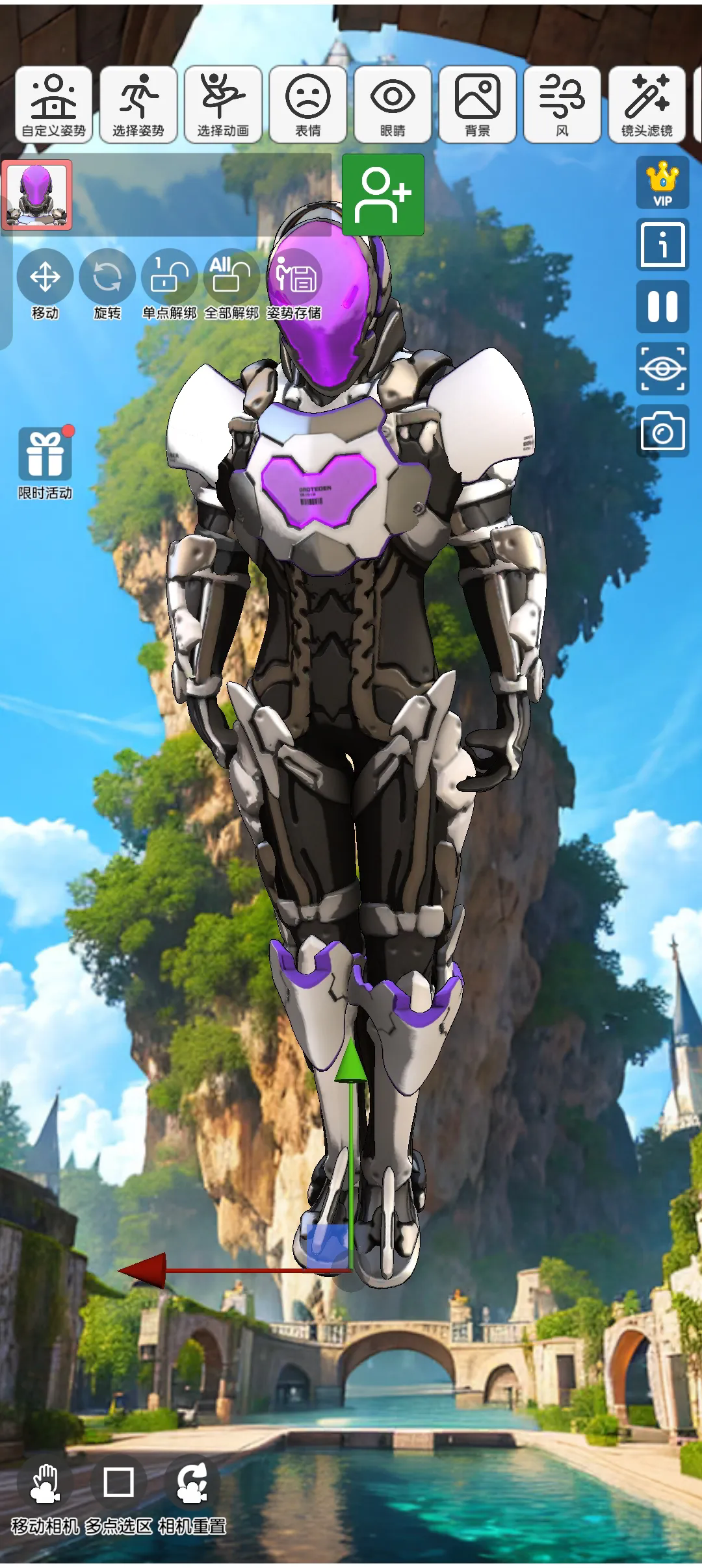Open the 风 wind settings

coord(562,104)
